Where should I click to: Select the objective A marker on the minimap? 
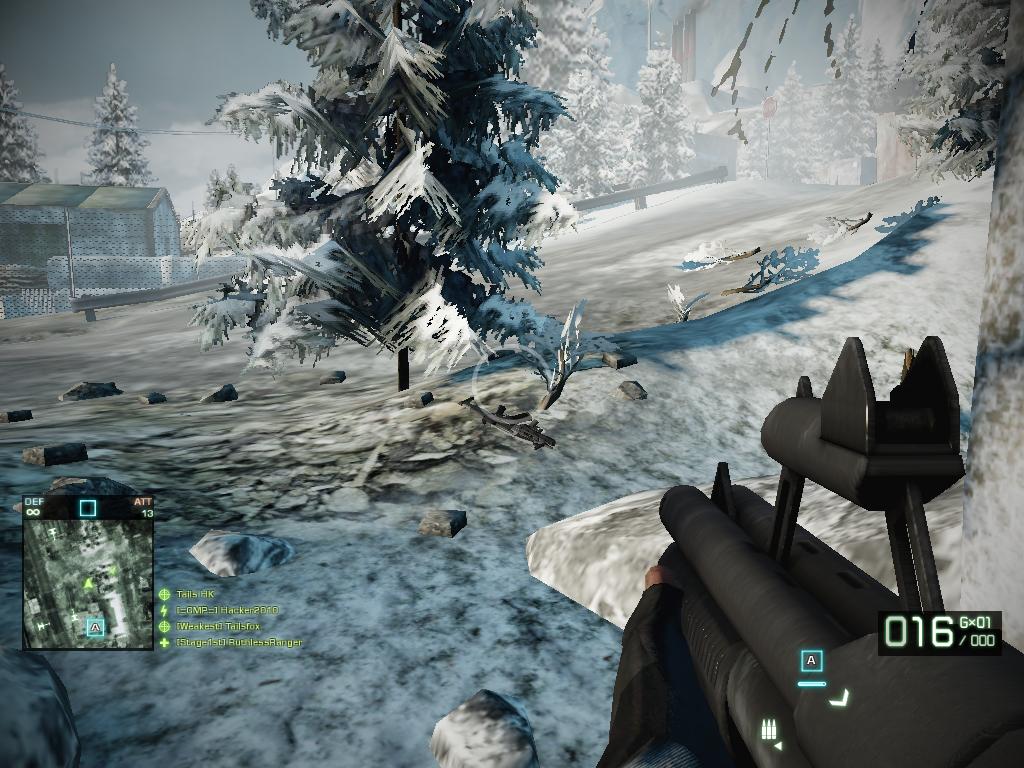pos(95,627)
